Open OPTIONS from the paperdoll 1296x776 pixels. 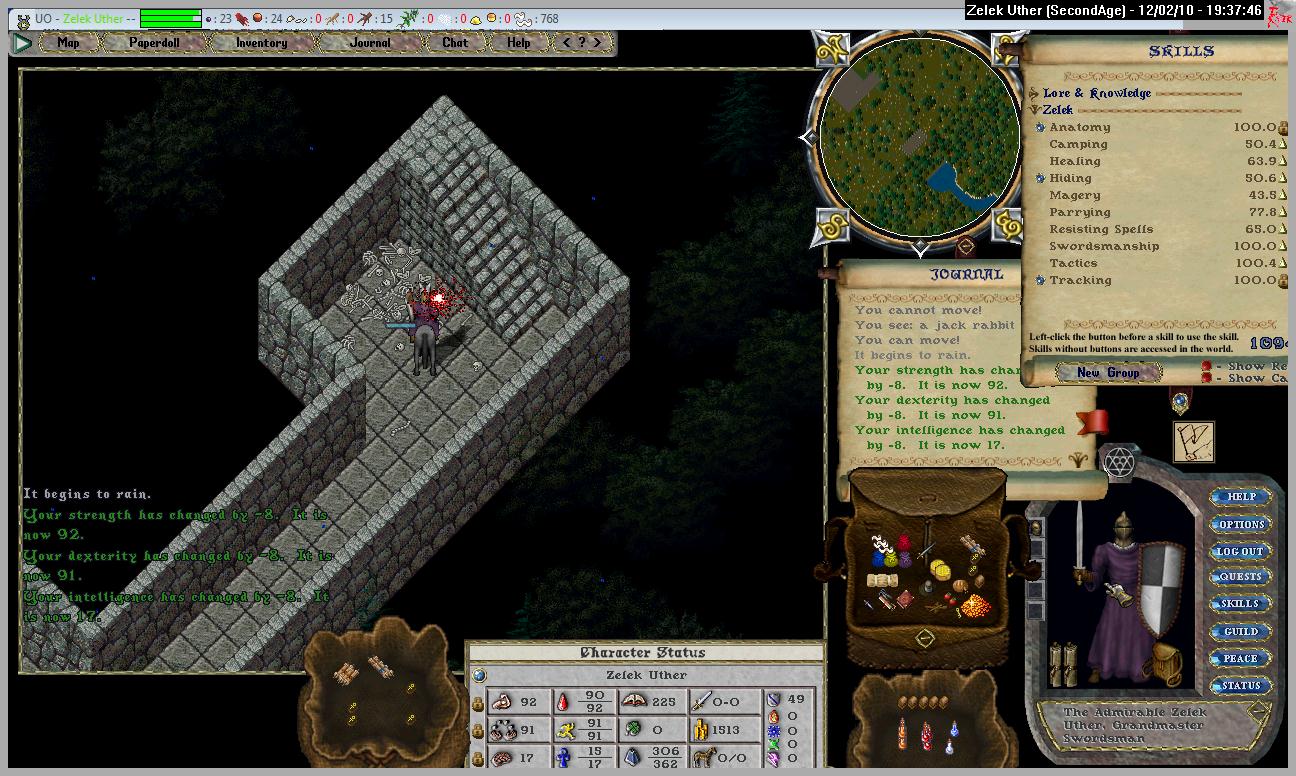coord(1241,524)
